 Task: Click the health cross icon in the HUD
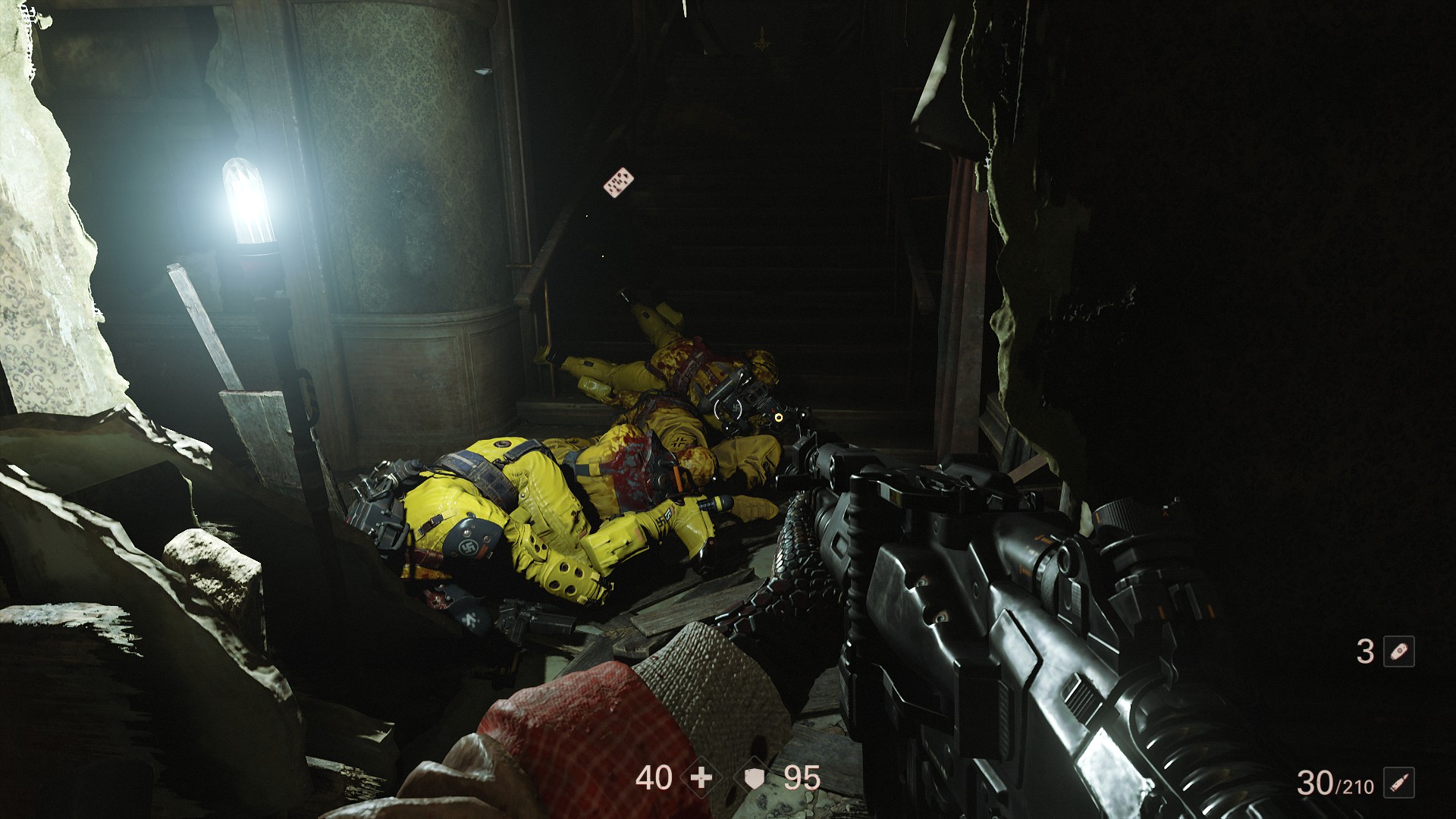coord(701,777)
